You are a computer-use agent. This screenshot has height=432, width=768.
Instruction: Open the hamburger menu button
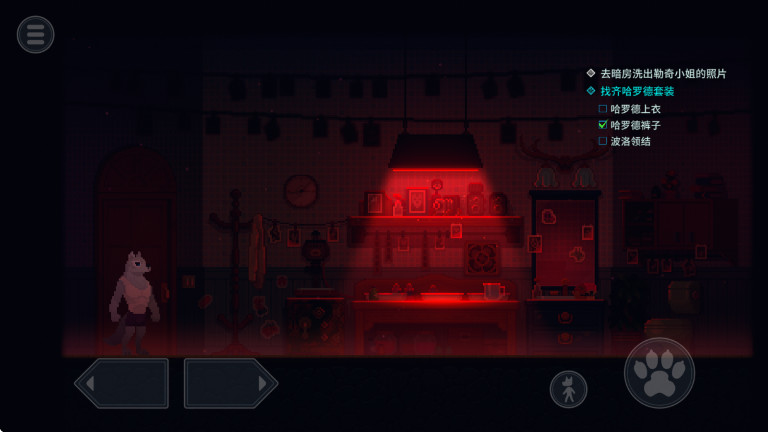click(x=35, y=35)
